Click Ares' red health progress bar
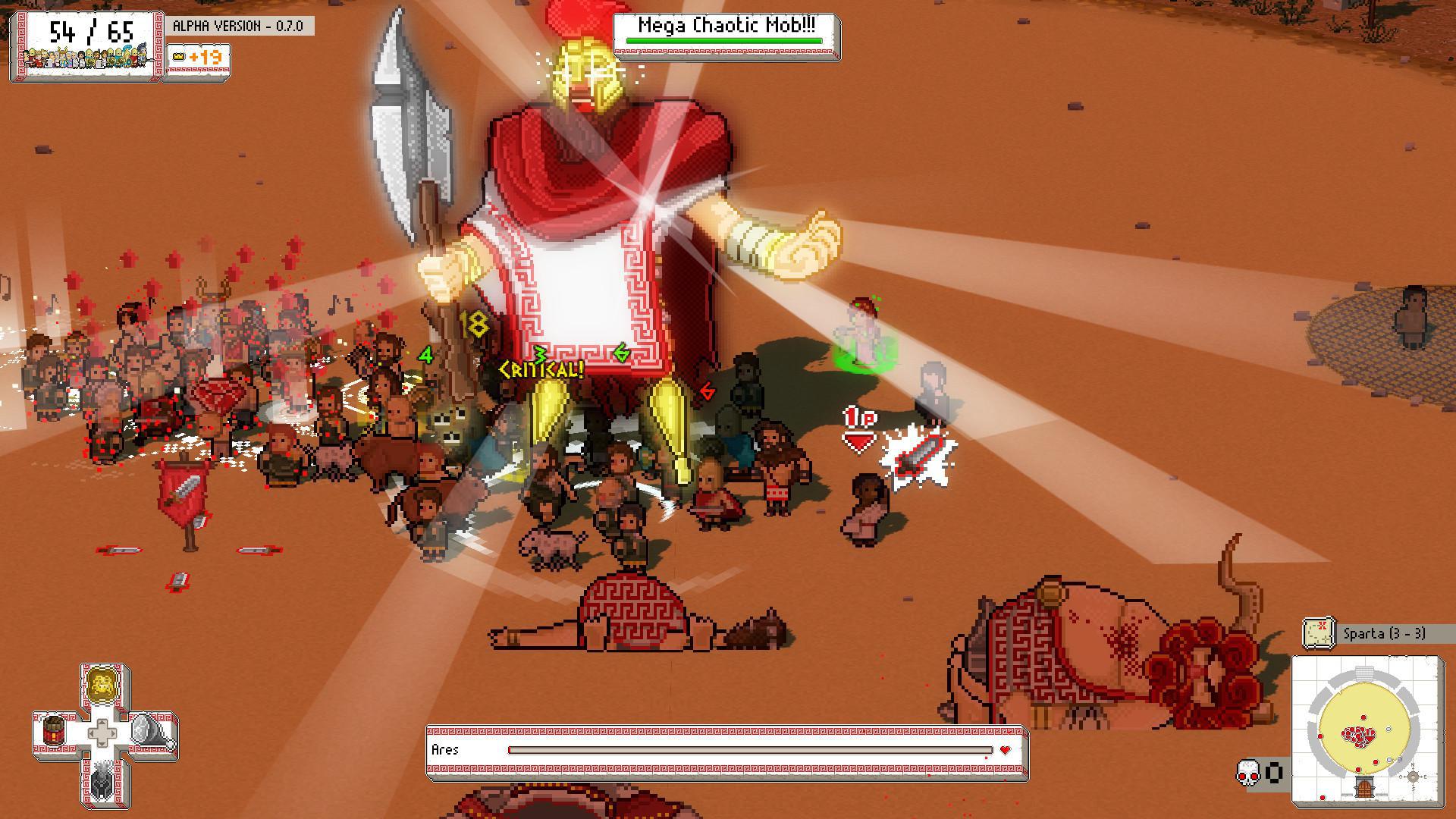Screen dimensions: 1456x819 (x=751, y=752)
